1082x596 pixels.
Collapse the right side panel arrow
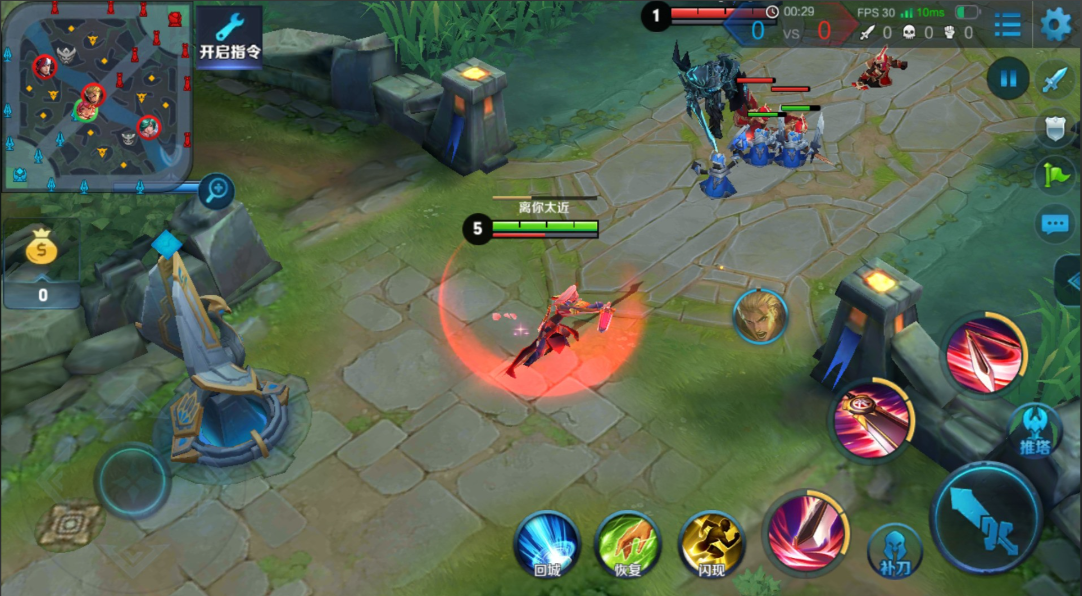pyautogui.click(x=1070, y=280)
